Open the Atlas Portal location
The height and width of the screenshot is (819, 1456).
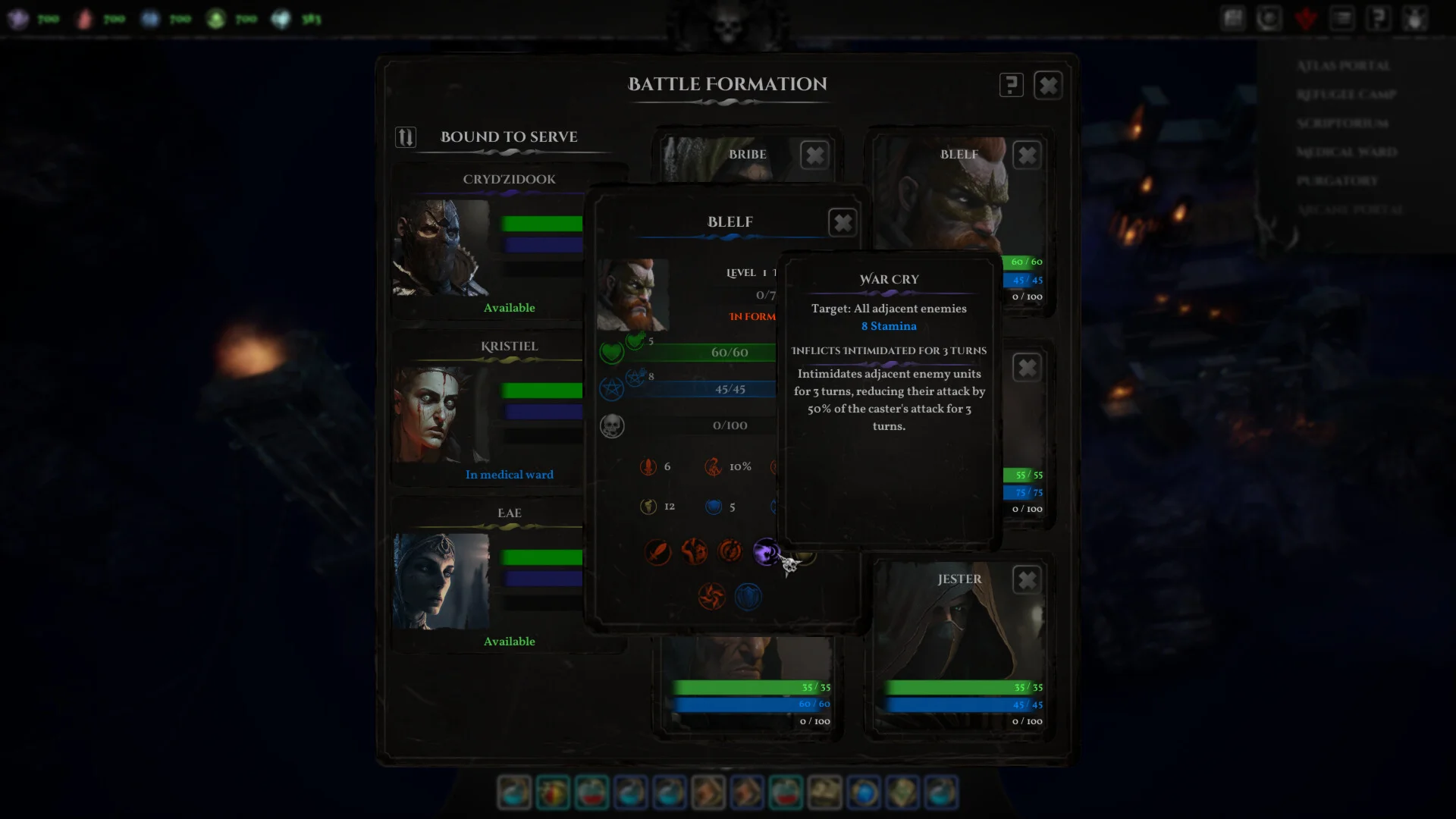[x=1343, y=66]
